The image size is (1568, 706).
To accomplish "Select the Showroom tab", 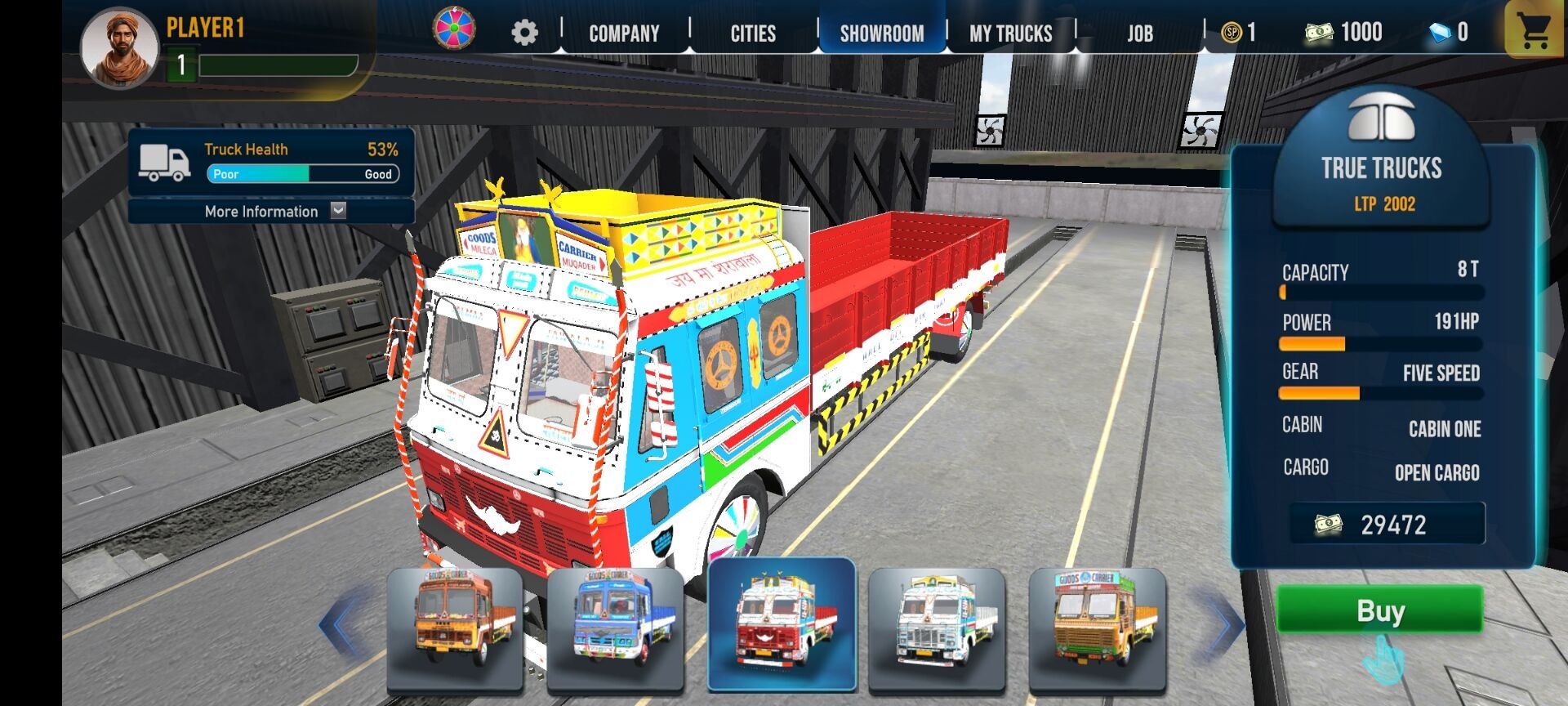I will [882, 34].
